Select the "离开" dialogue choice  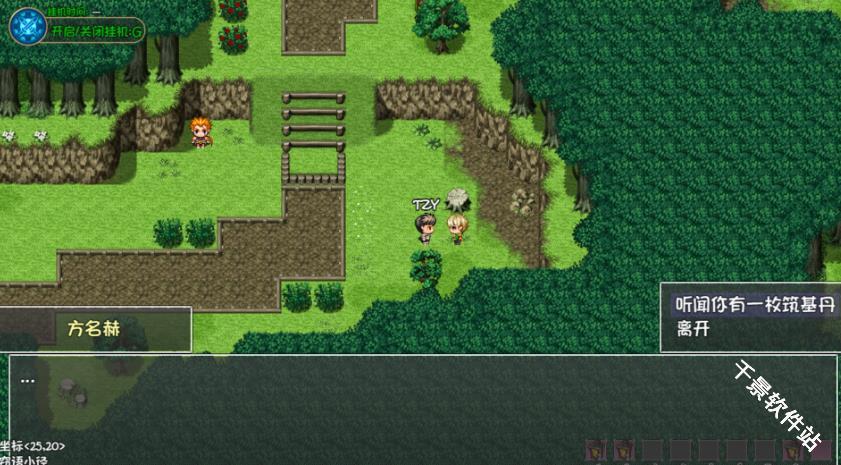click(x=693, y=329)
